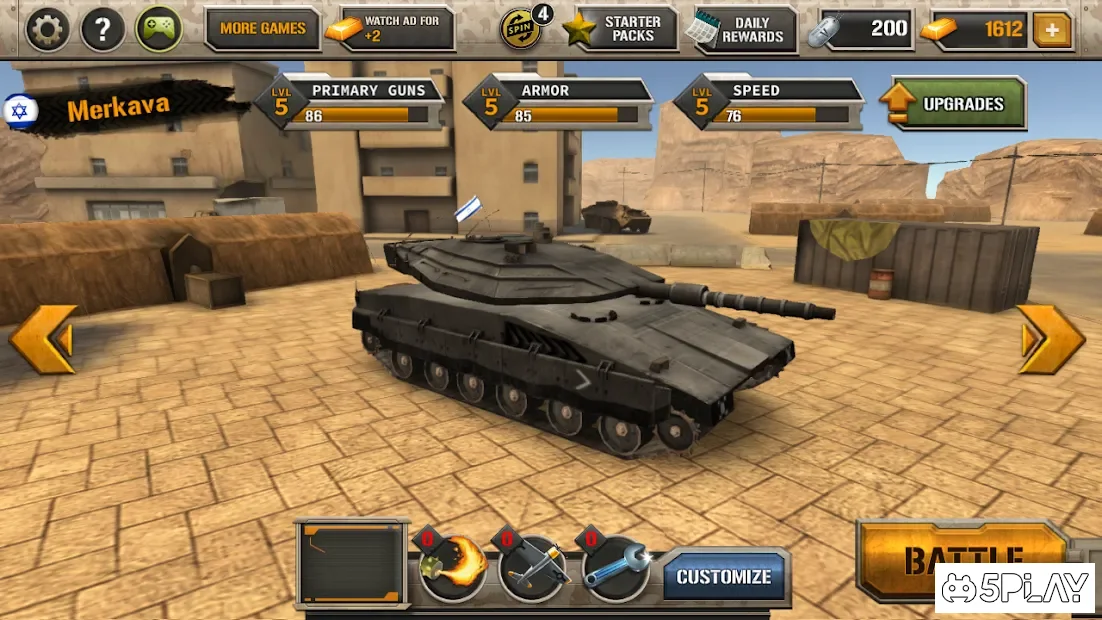Select the fireball shell consumable slot
The width and height of the screenshot is (1102, 620).
453,567
